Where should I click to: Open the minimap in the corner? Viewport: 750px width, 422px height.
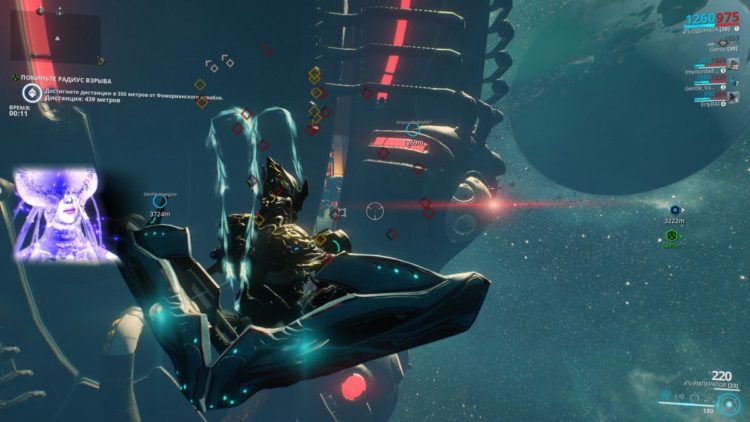(x=56, y=37)
